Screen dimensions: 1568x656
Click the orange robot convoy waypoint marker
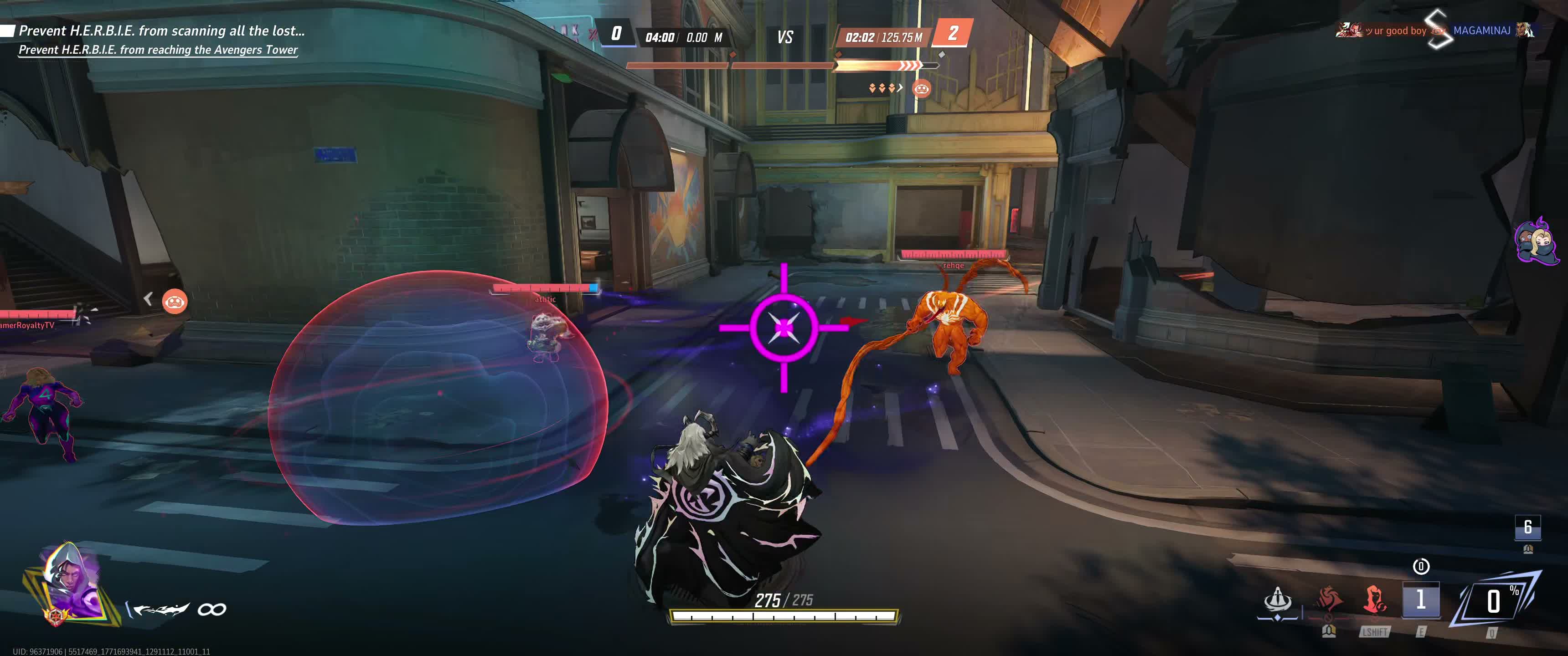[175, 301]
